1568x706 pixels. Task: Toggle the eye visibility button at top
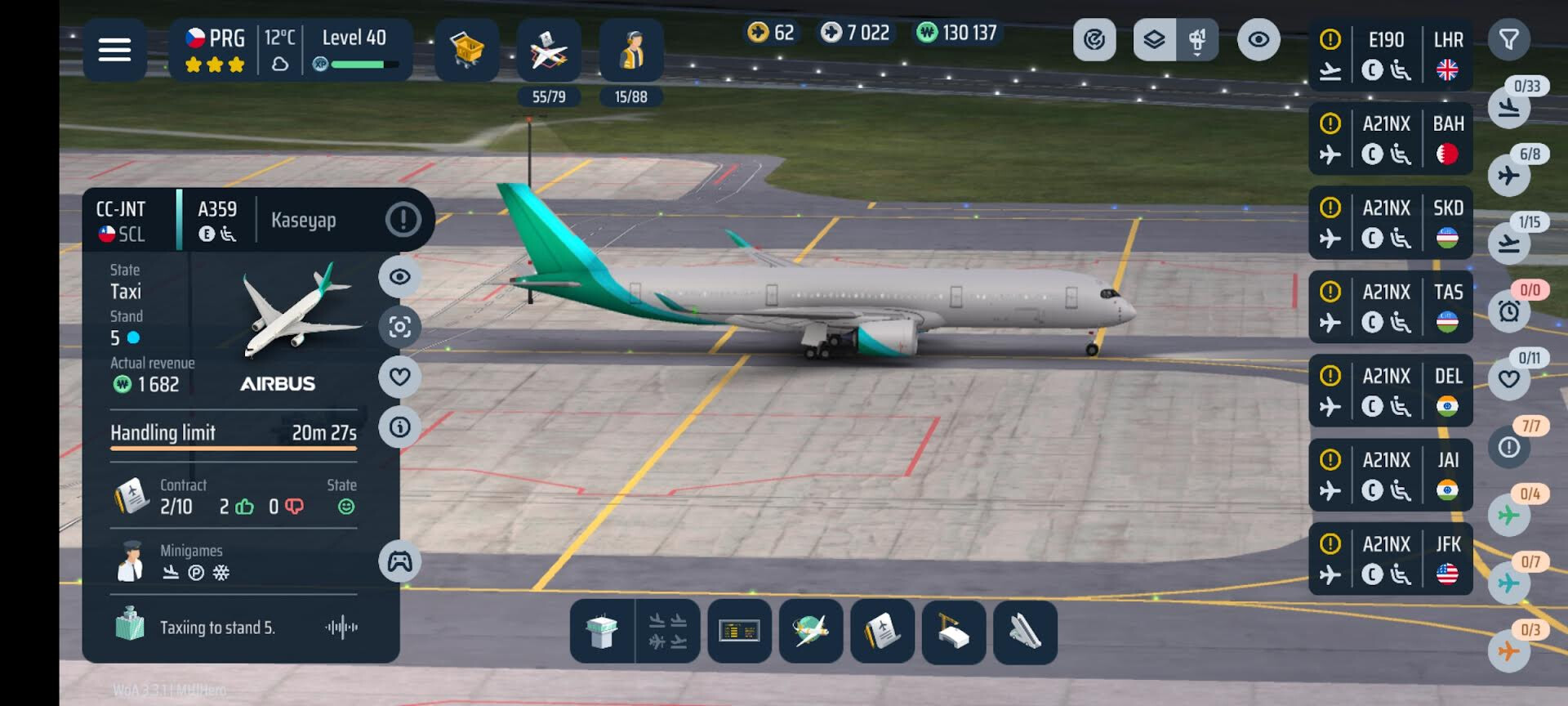point(1258,39)
